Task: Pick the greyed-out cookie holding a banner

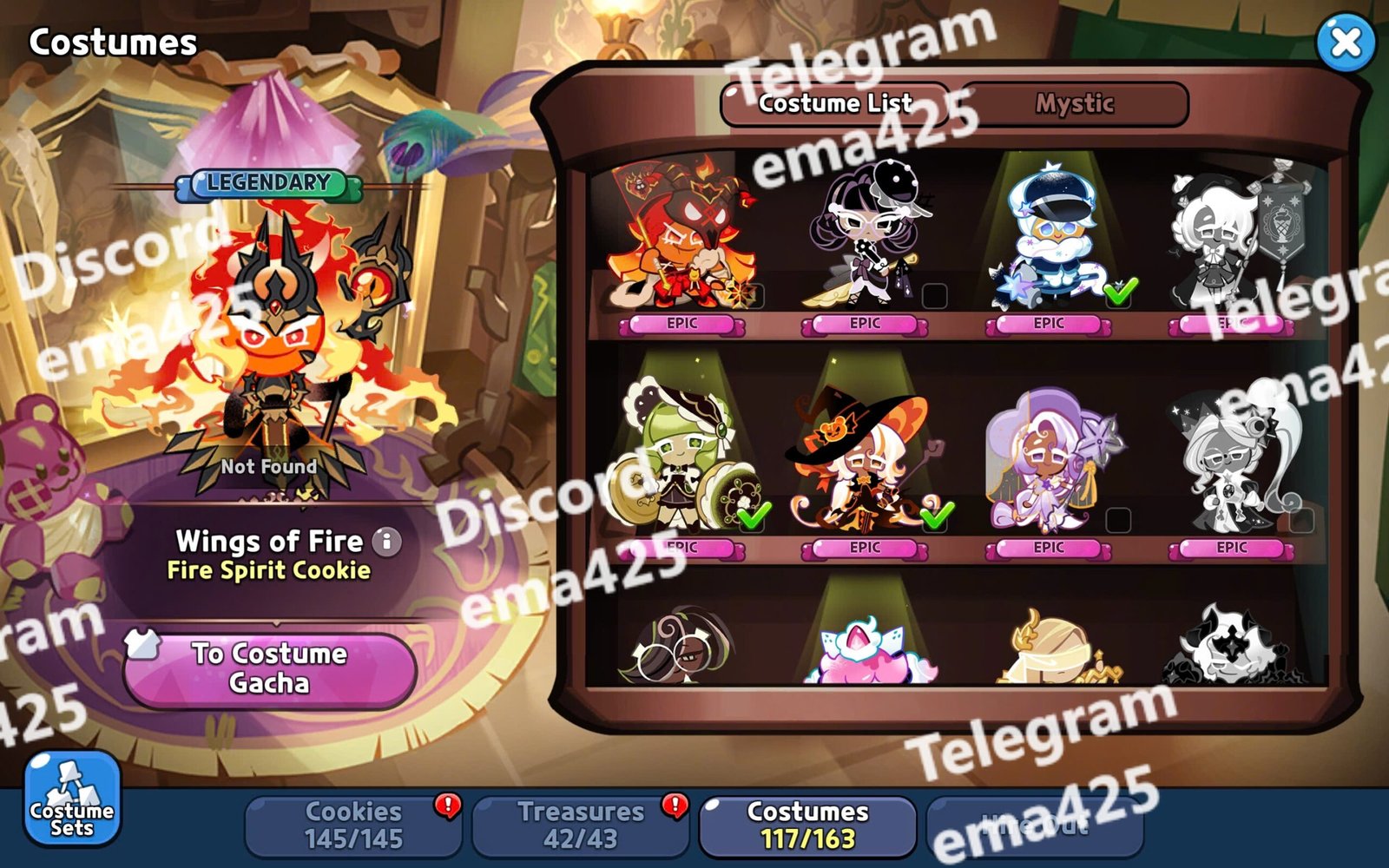Action: coord(1231,239)
